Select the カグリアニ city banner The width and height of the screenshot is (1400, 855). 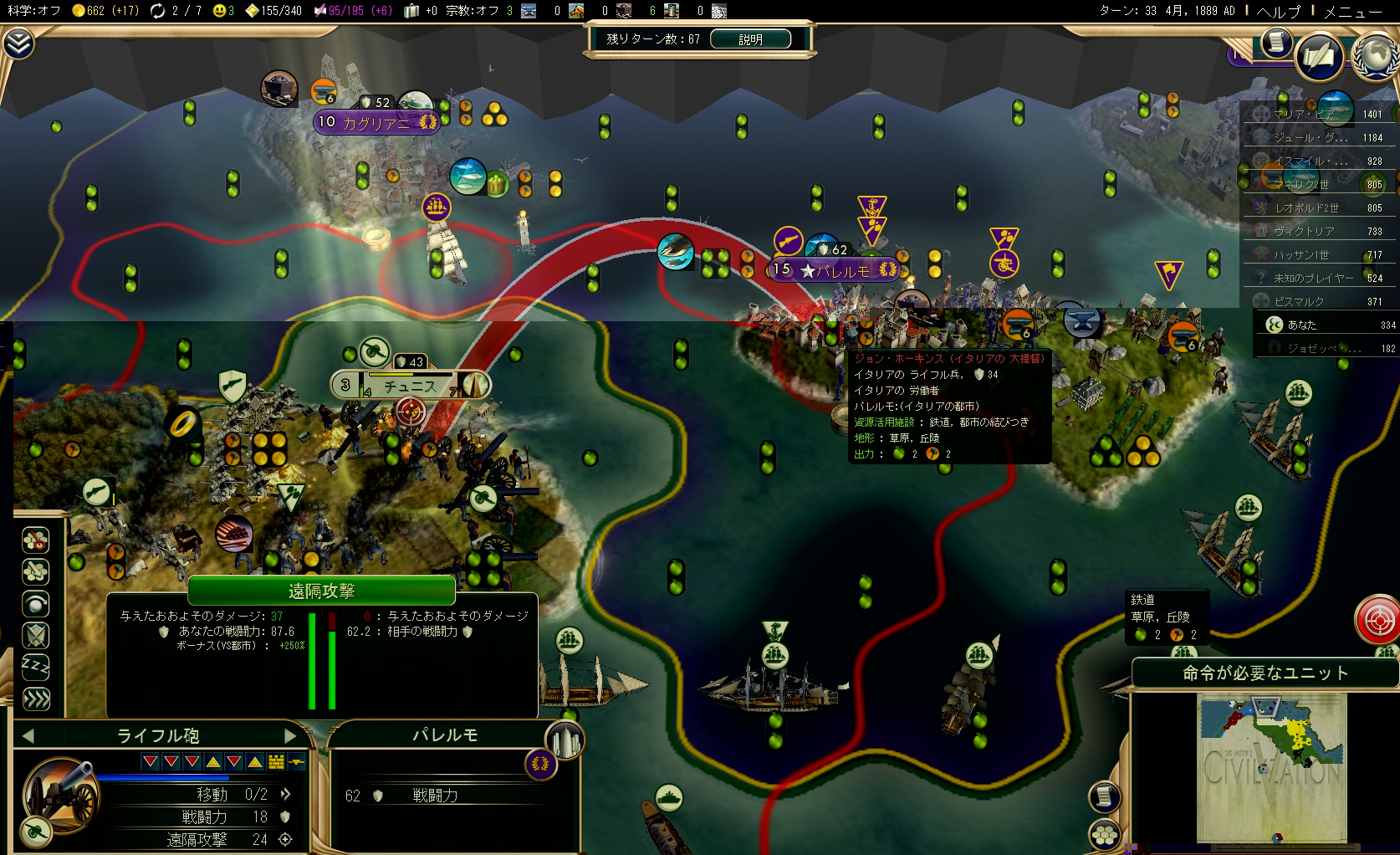[x=376, y=123]
